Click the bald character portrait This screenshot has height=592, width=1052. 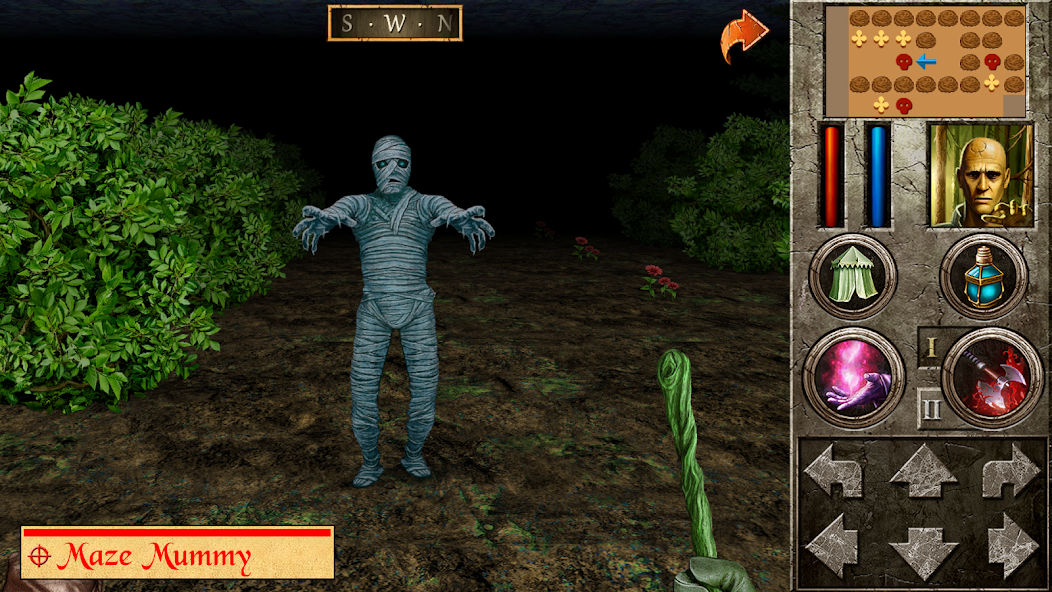tap(980, 175)
